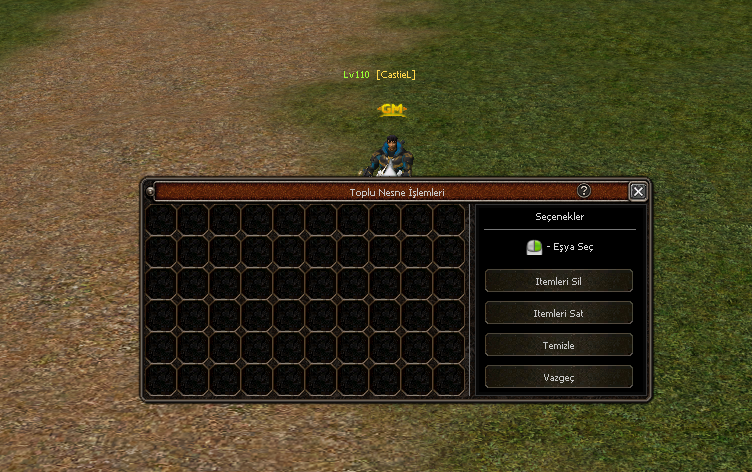Close the Toplu Nesne İşlemleri window

pos(638,191)
